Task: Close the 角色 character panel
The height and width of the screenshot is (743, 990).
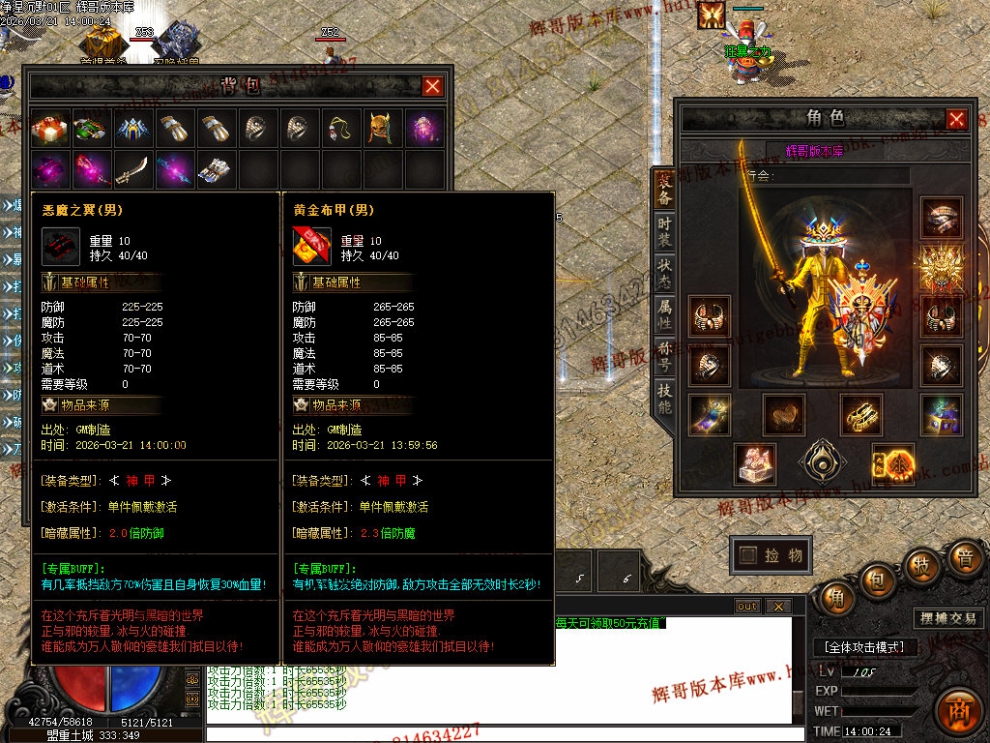Action: (x=956, y=119)
